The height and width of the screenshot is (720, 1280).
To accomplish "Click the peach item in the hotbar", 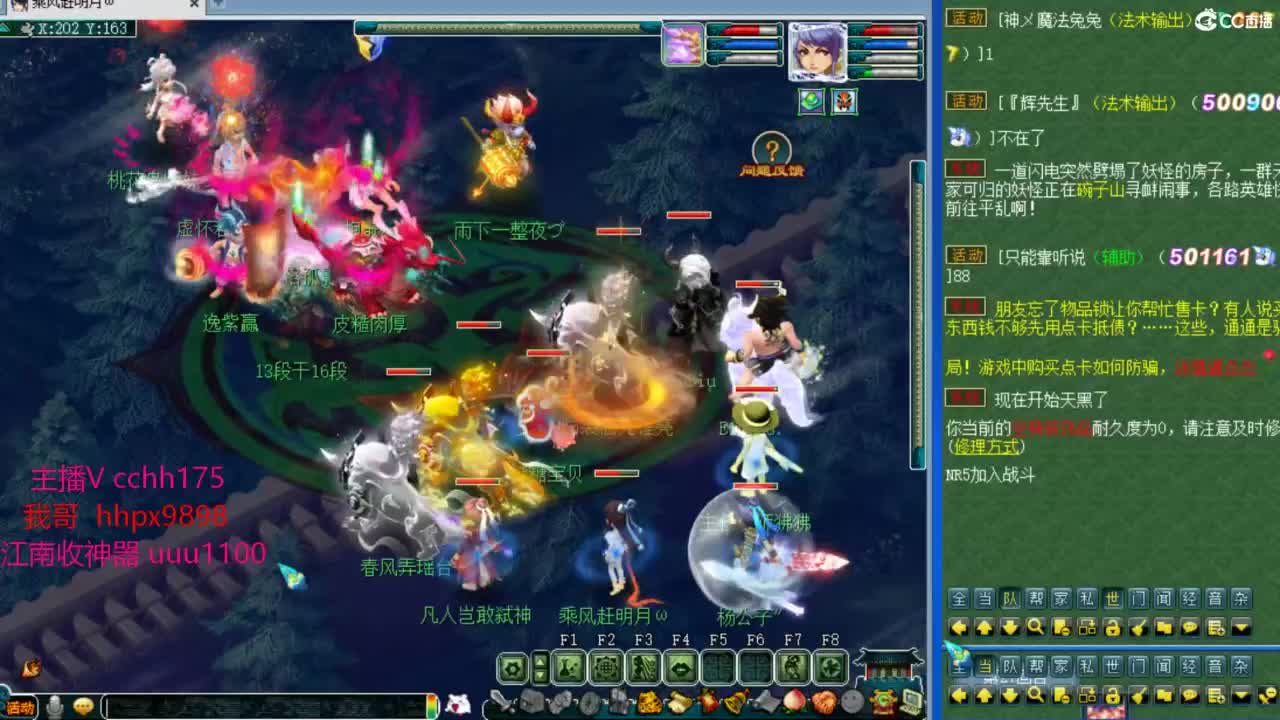I will click(x=794, y=703).
